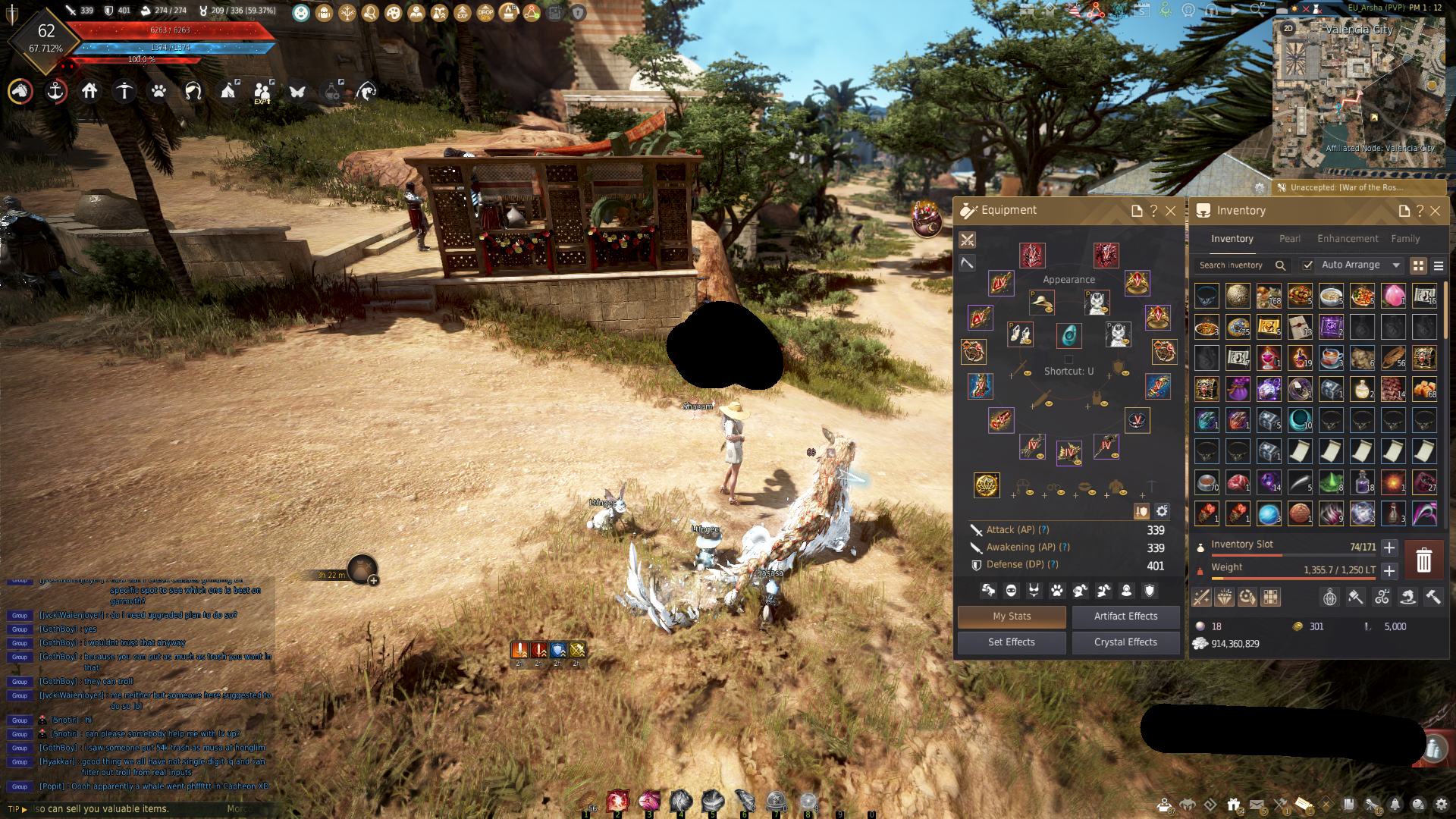Close the Equipment window
This screenshot has height=819, width=1456.
point(1171,211)
